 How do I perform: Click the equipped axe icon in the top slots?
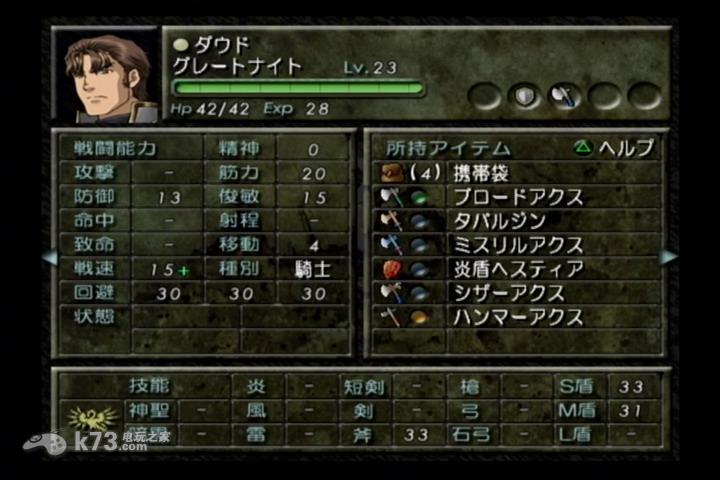point(563,96)
